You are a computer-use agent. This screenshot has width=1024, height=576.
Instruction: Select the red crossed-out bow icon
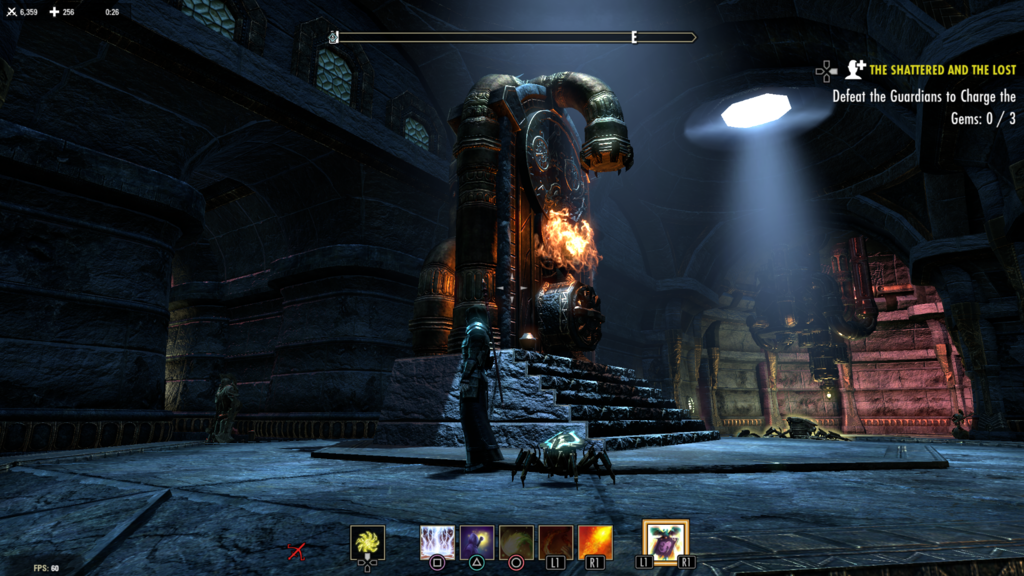click(x=296, y=550)
